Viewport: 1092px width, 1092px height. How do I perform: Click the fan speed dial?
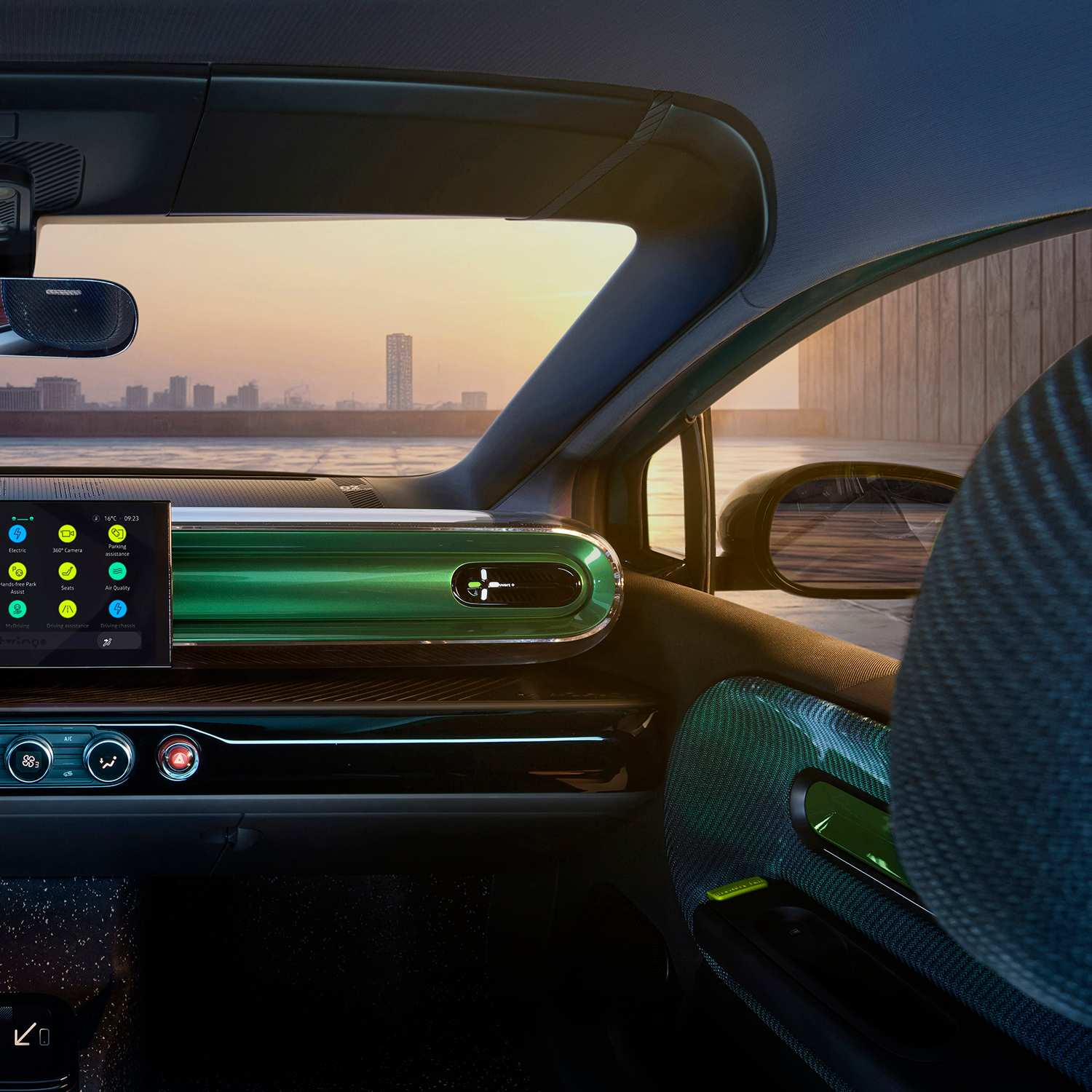pyautogui.click(x=28, y=761)
